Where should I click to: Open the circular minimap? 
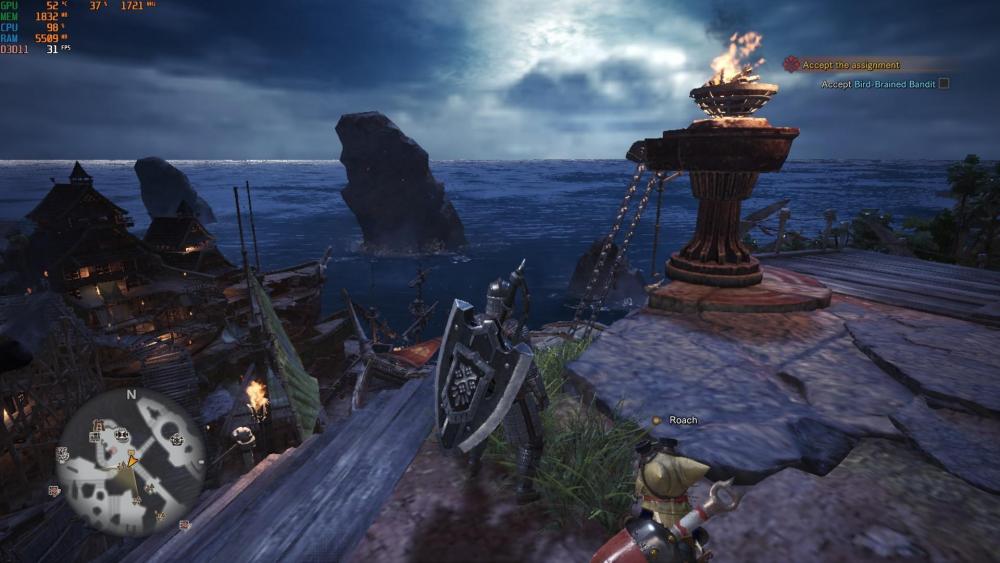coord(130,461)
